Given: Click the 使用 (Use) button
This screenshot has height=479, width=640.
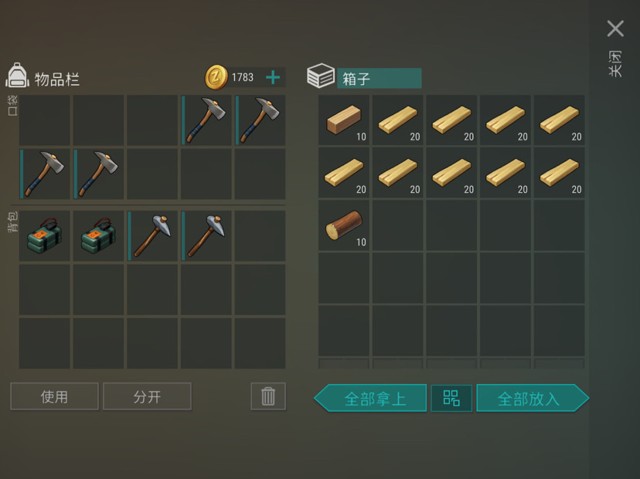Looking at the screenshot, I should click(54, 397).
